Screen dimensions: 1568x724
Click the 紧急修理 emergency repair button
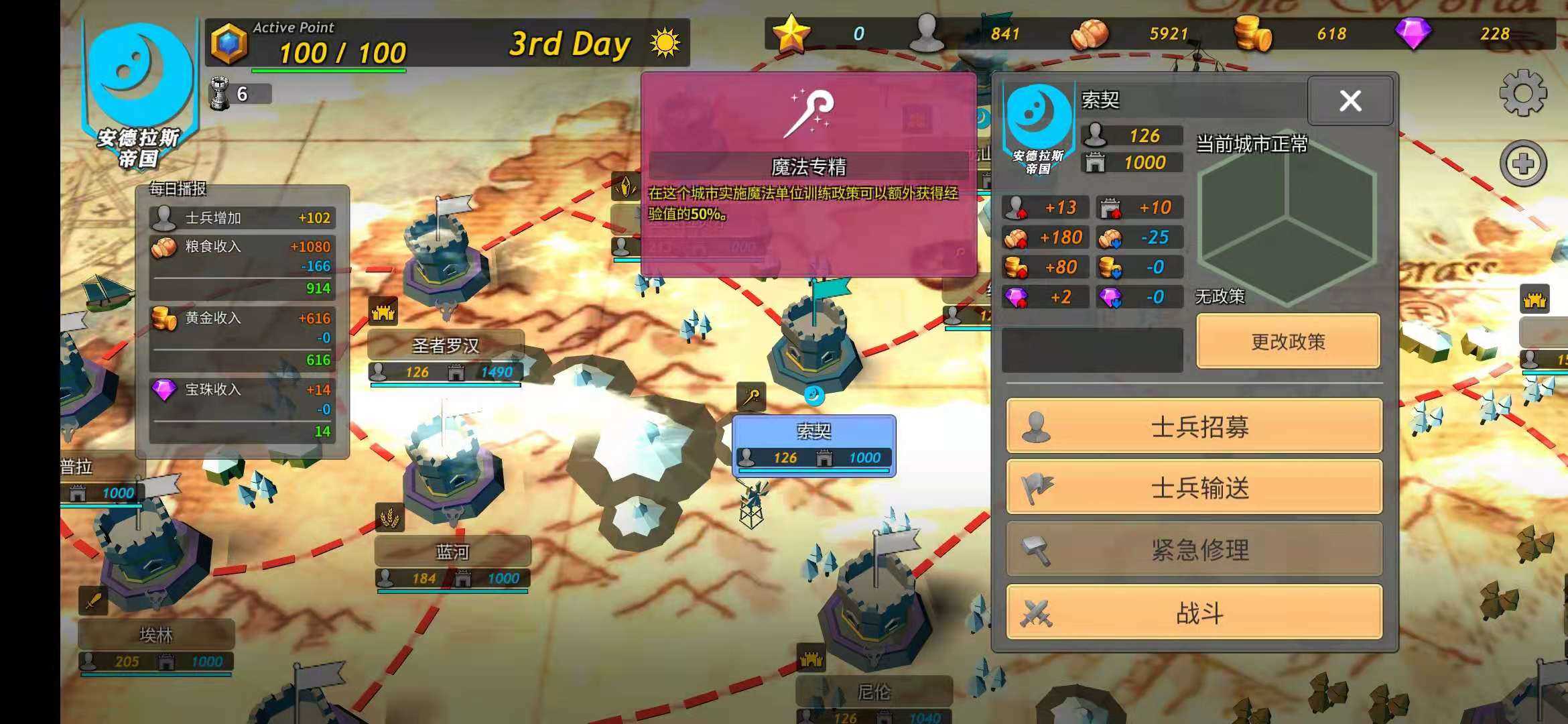click(1194, 550)
